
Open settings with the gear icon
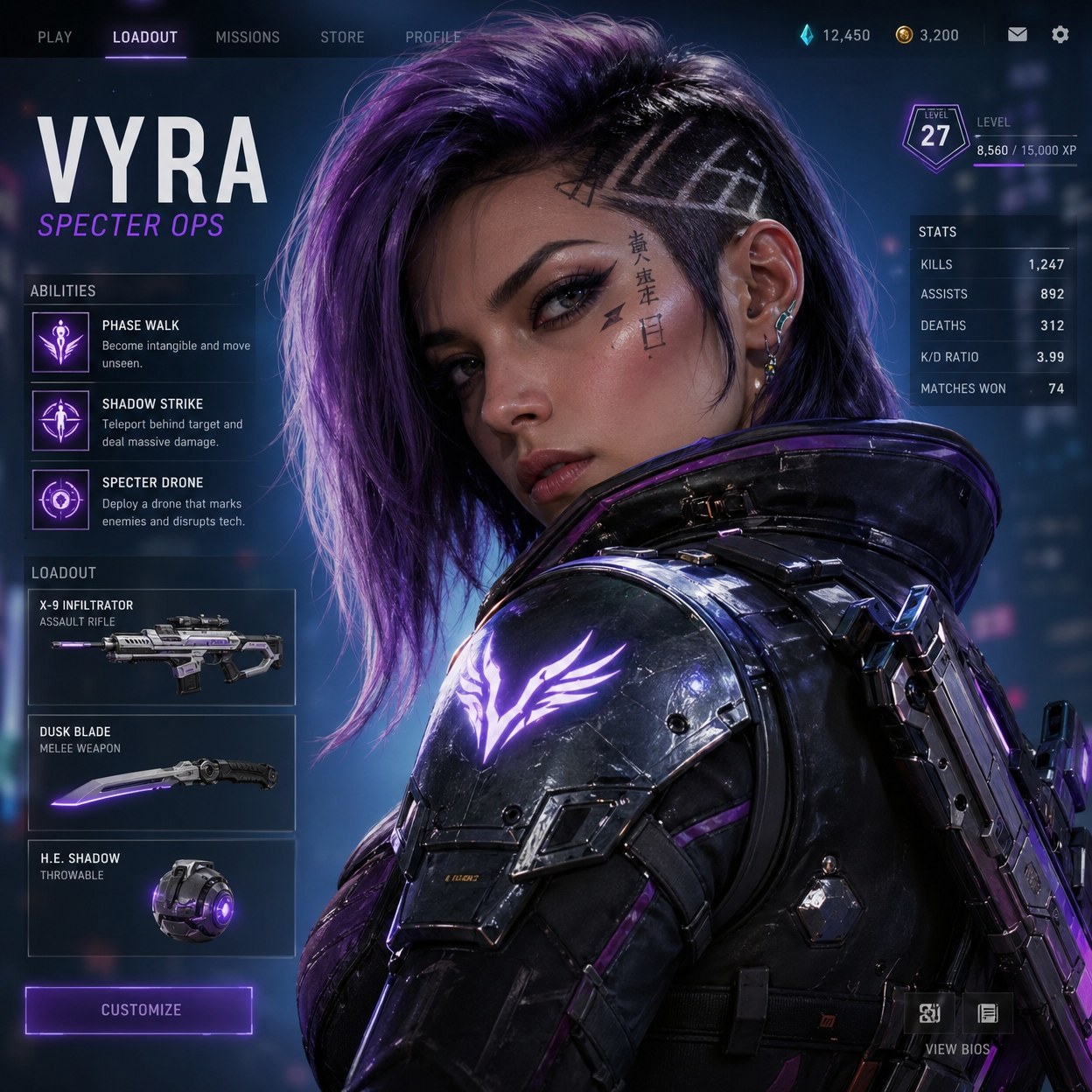point(1060,35)
